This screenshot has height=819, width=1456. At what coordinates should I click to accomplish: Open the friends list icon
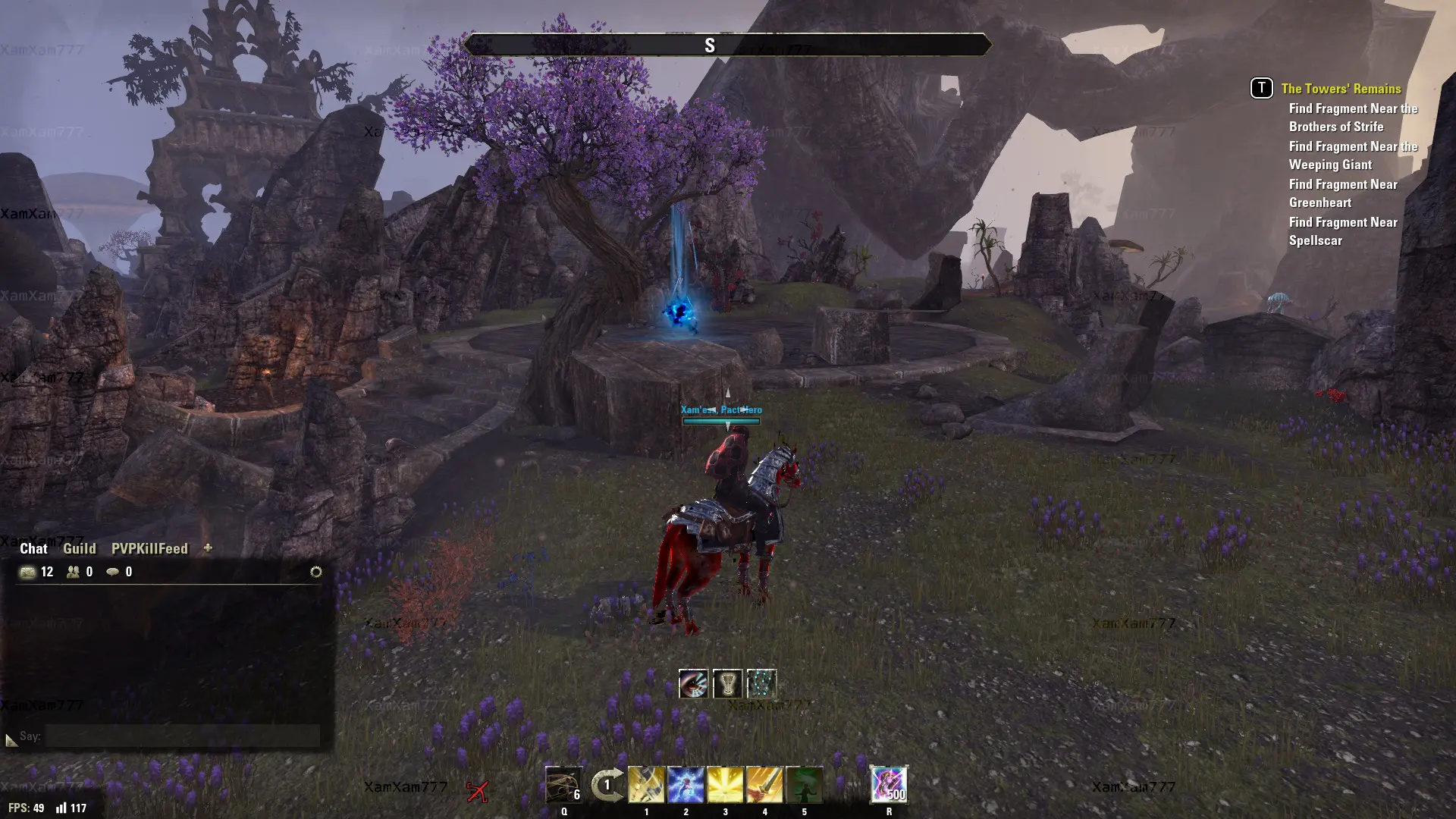[x=73, y=572]
